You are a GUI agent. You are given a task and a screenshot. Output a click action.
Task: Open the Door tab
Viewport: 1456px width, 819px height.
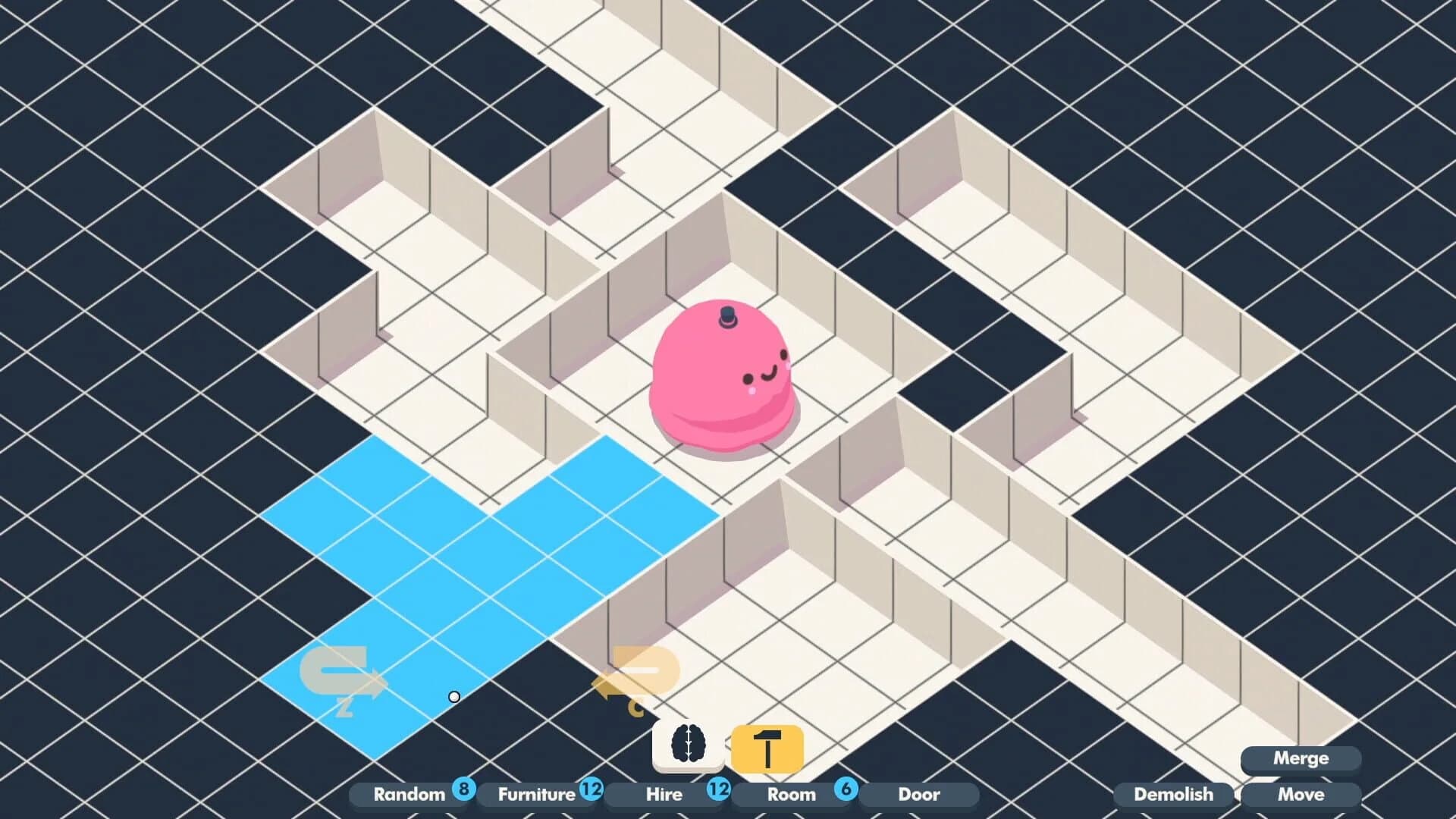point(919,795)
